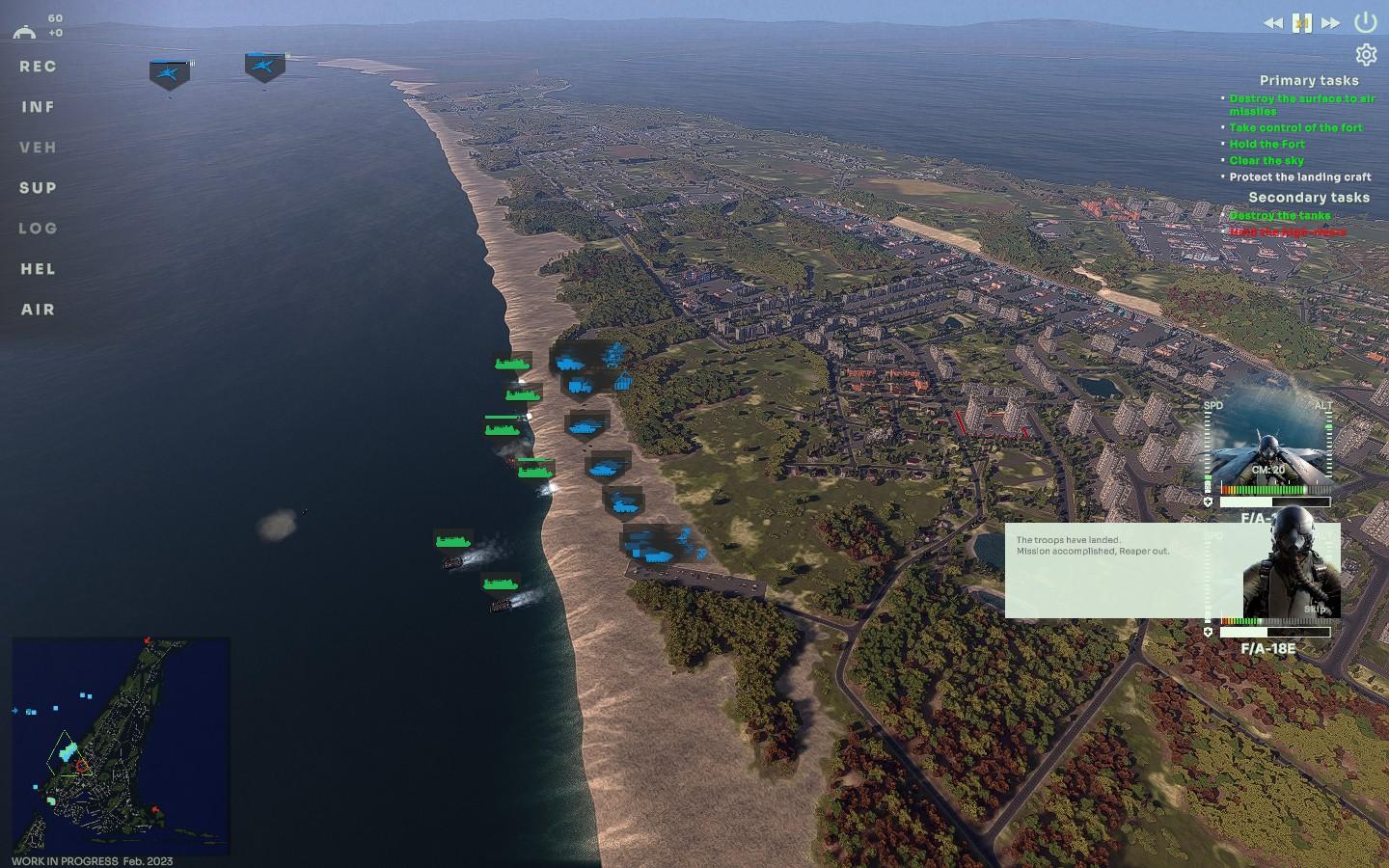Choose the AIR units category
Screen dimensions: 1389x868
(x=38, y=310)
